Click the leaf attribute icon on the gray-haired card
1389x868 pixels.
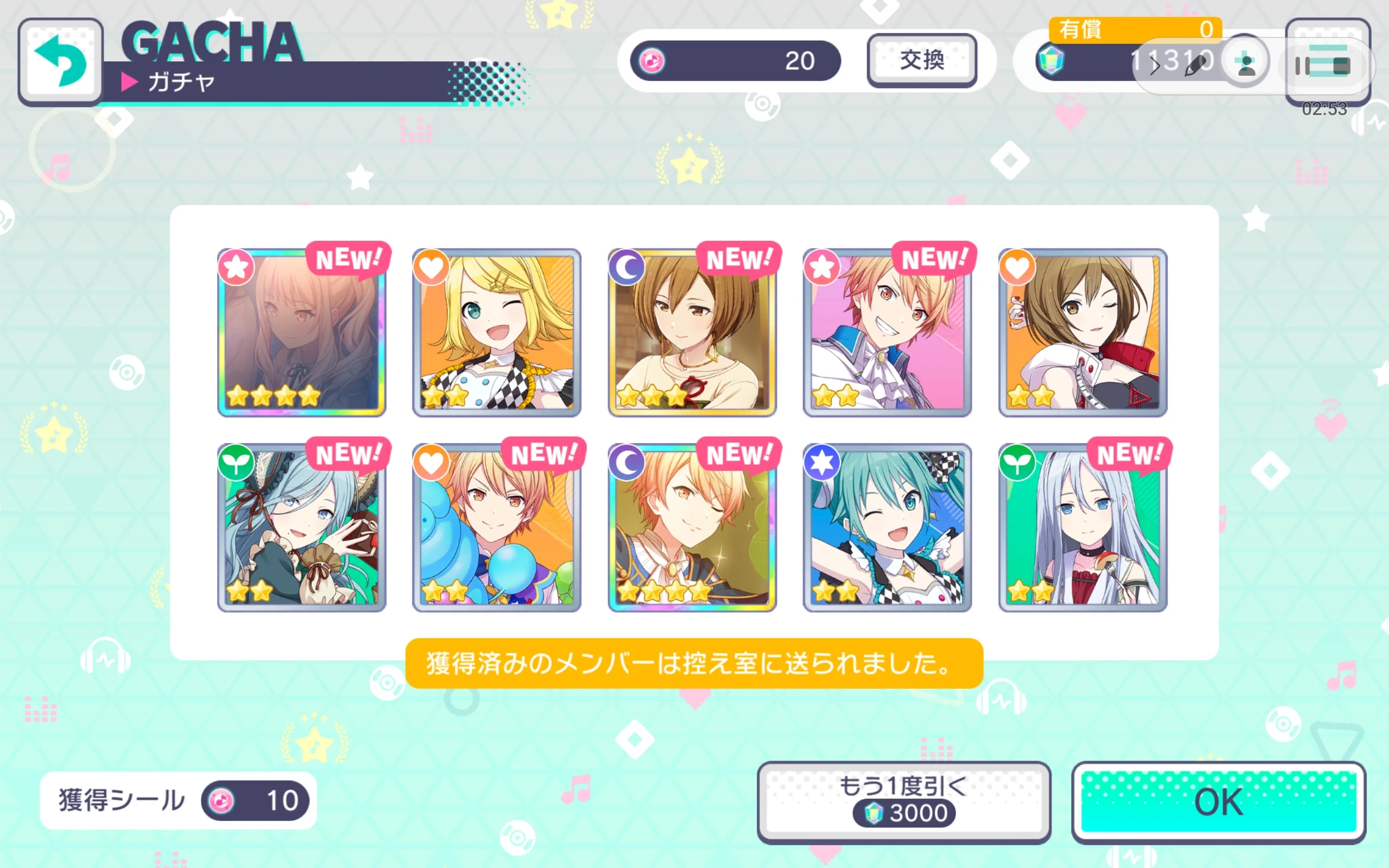click(x=1016, y=462)
